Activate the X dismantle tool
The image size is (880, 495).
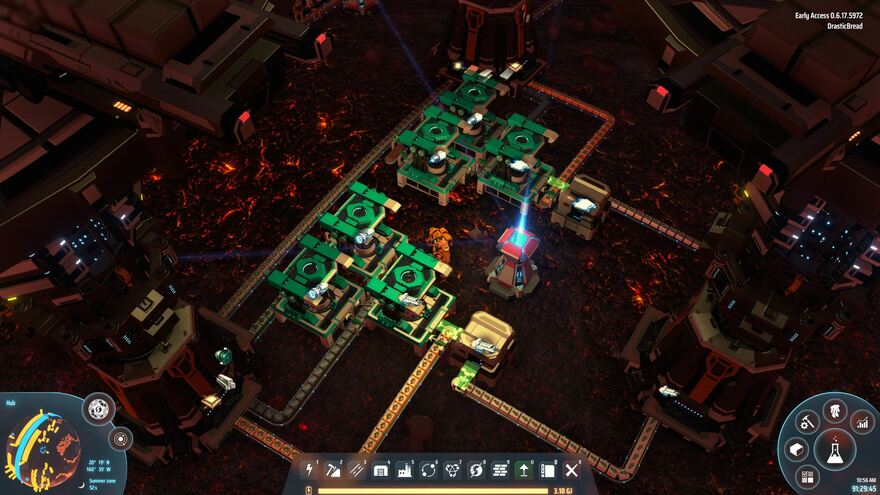click(572, 469)
